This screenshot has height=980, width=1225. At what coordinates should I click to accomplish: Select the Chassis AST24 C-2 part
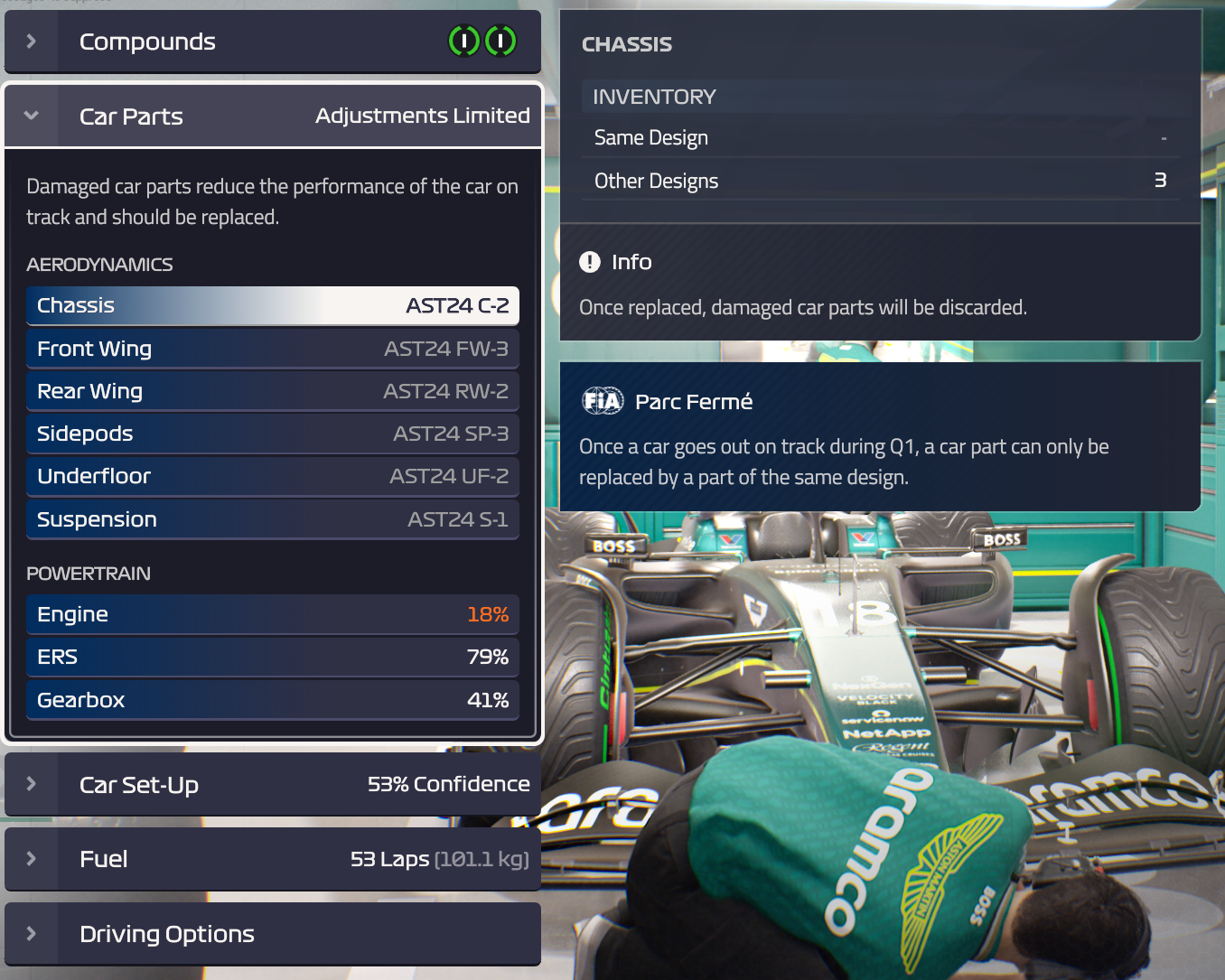(x=272, y=305)
